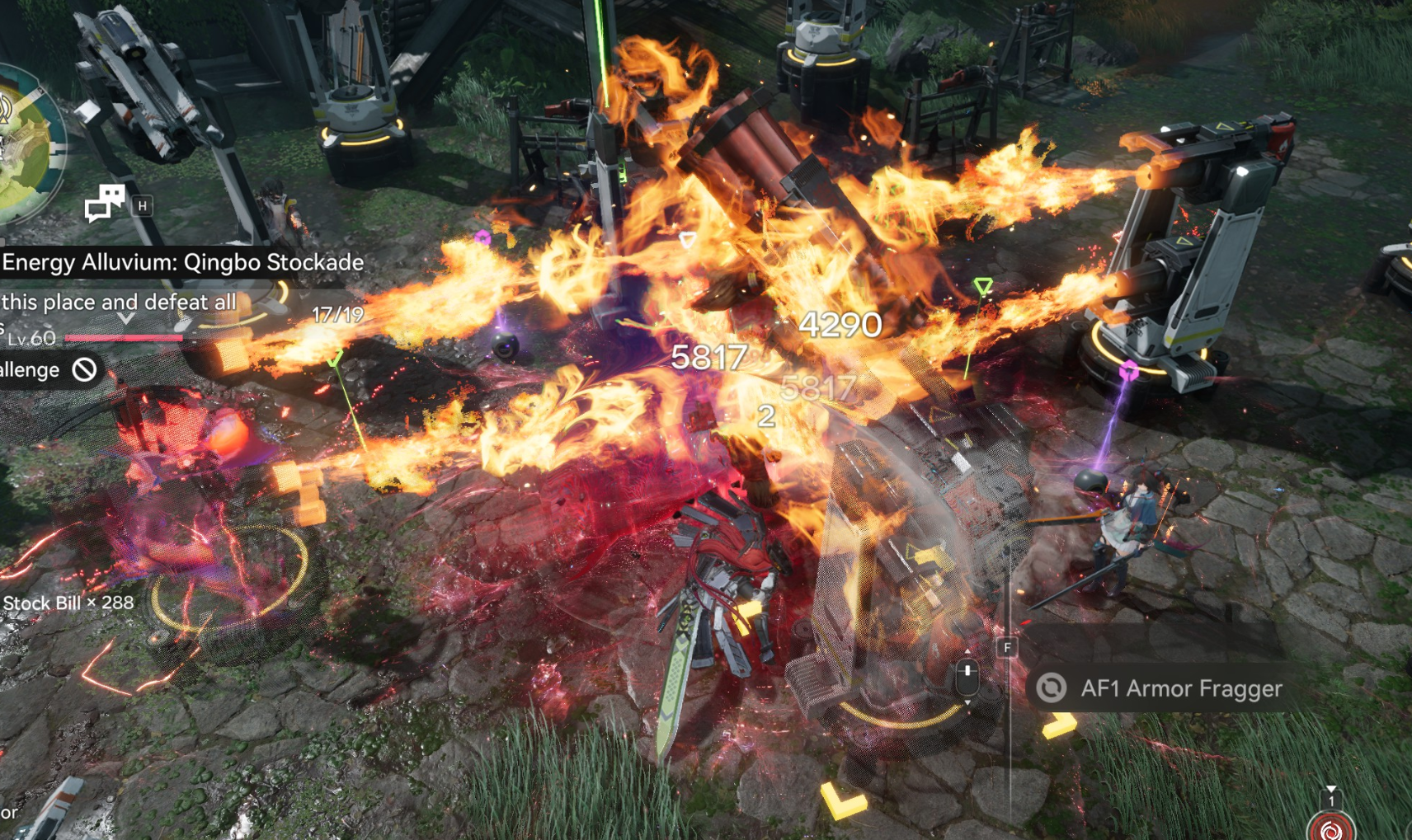Viewport: 1412px width, 840px height.
Task: Click the challenge cancel circle-slash icon
Action: 84,369
